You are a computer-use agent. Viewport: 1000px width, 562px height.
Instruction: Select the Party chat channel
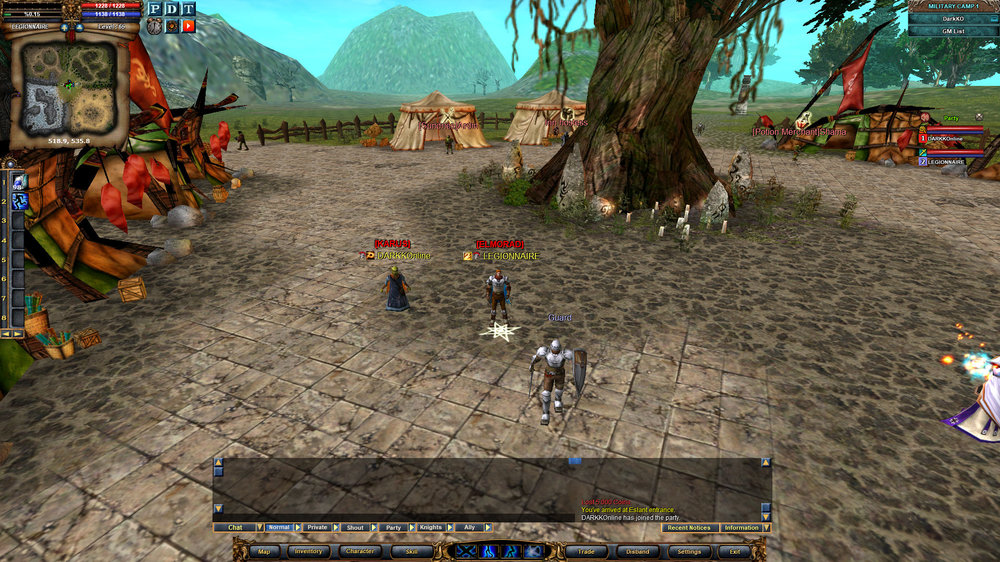click(393, 527)
